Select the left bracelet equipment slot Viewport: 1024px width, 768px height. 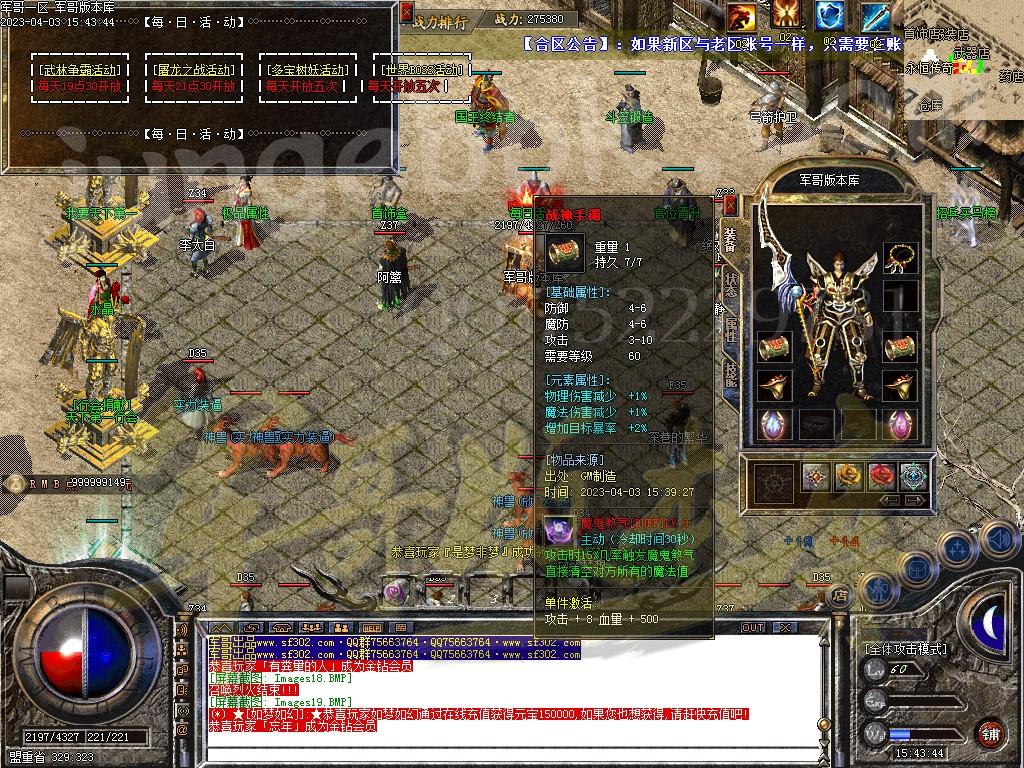[x=773, y=347]
